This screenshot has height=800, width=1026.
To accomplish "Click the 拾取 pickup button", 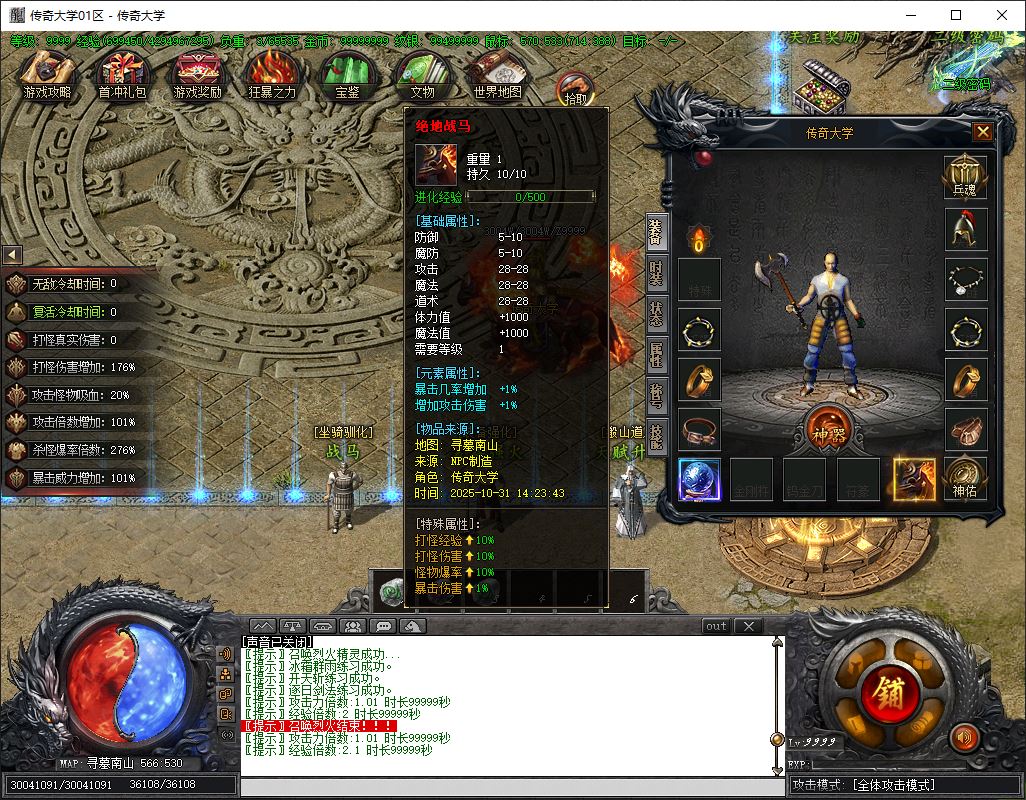I will pos(576,88).
